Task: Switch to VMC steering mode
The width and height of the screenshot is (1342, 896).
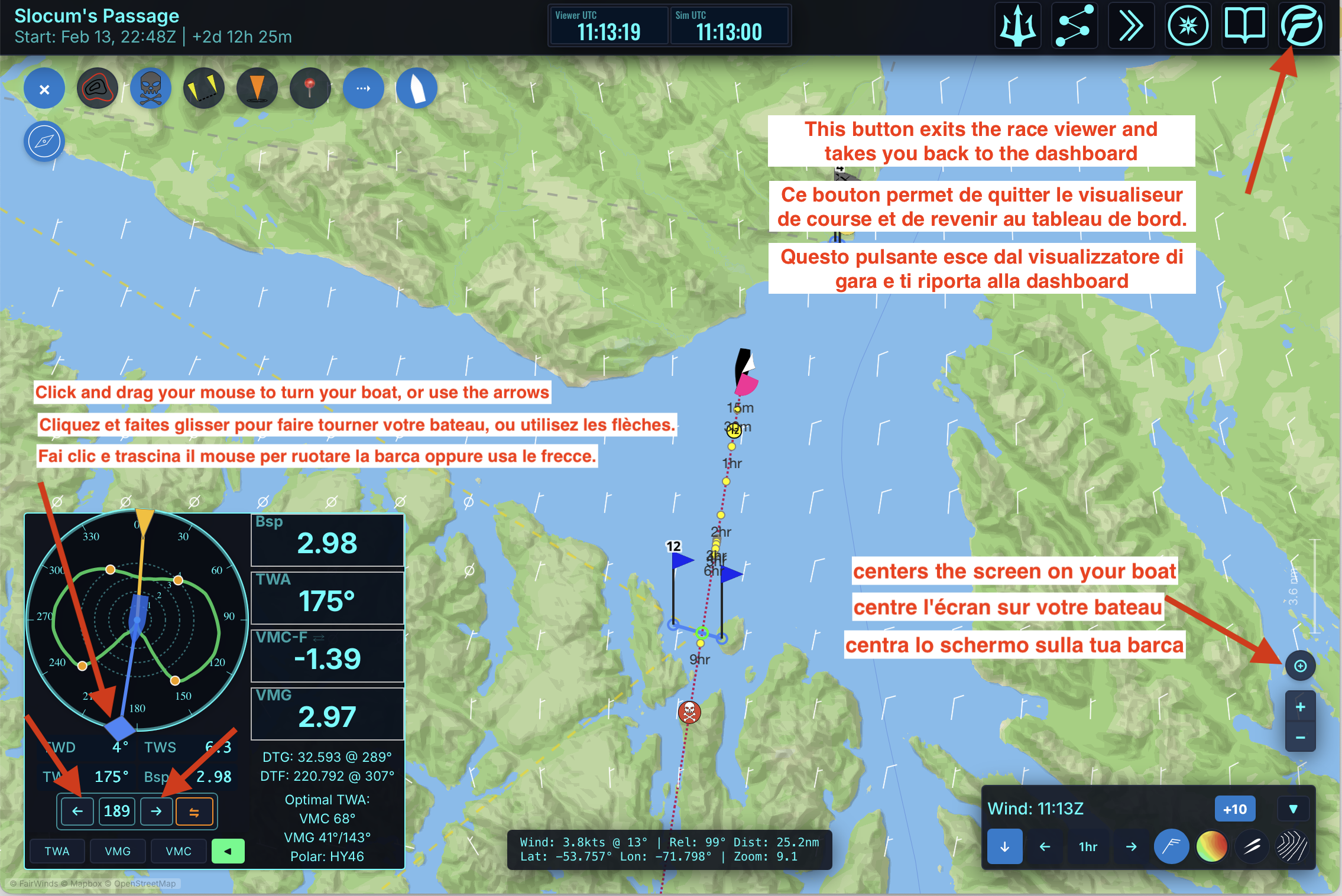Action: coord(179,851)
